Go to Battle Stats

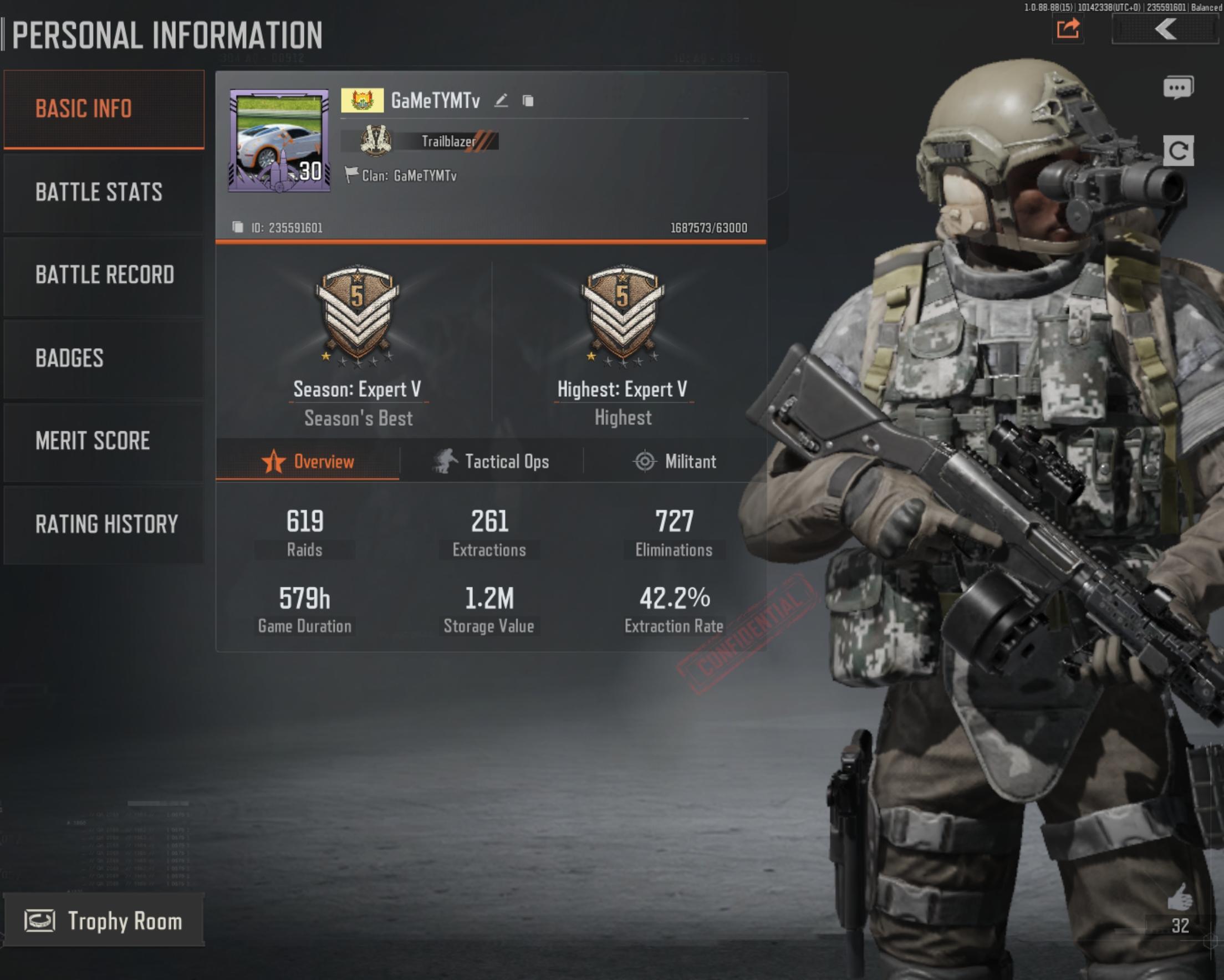[103, 192]
